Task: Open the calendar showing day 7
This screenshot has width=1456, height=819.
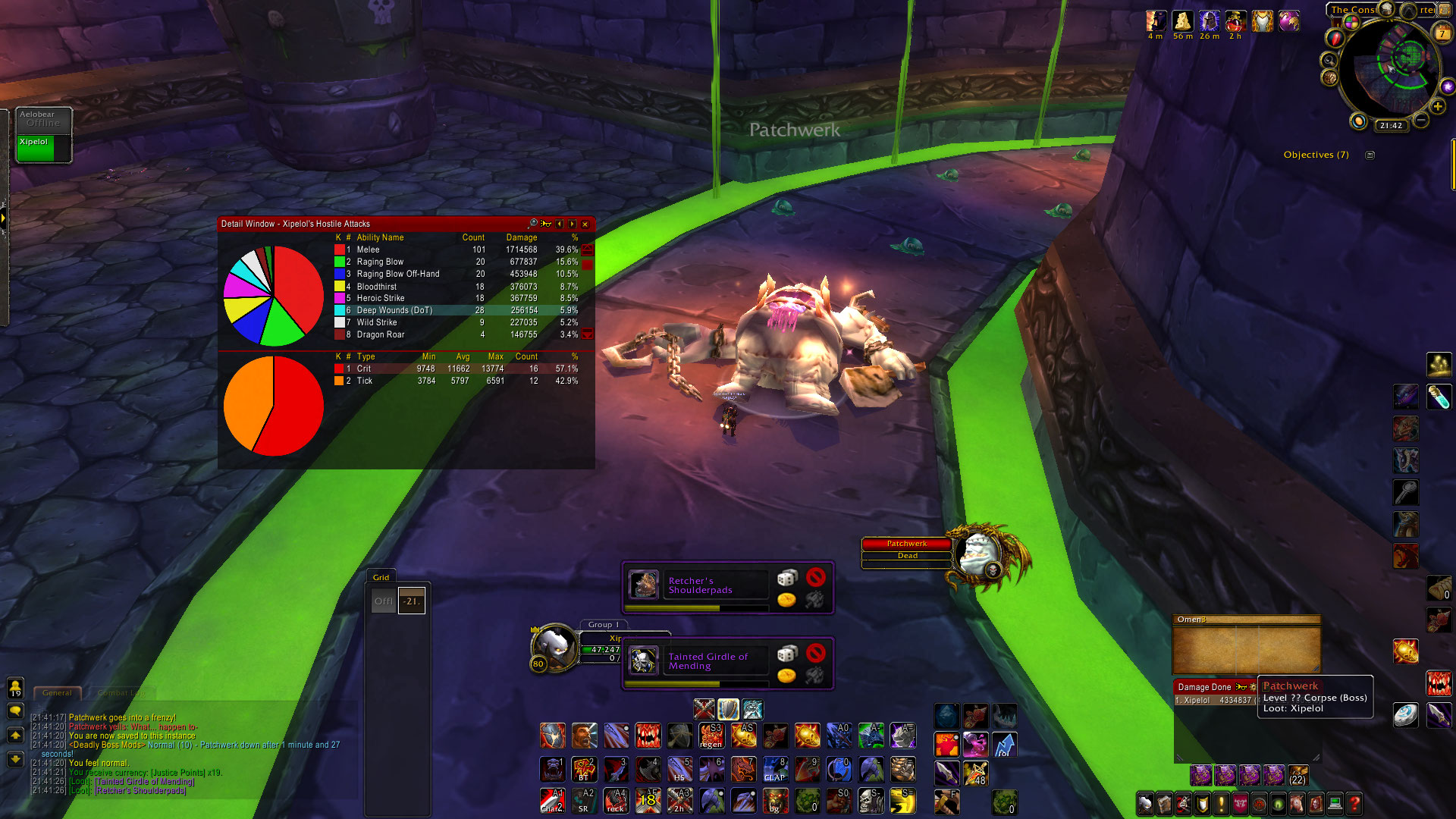Action: point(1442,33)
